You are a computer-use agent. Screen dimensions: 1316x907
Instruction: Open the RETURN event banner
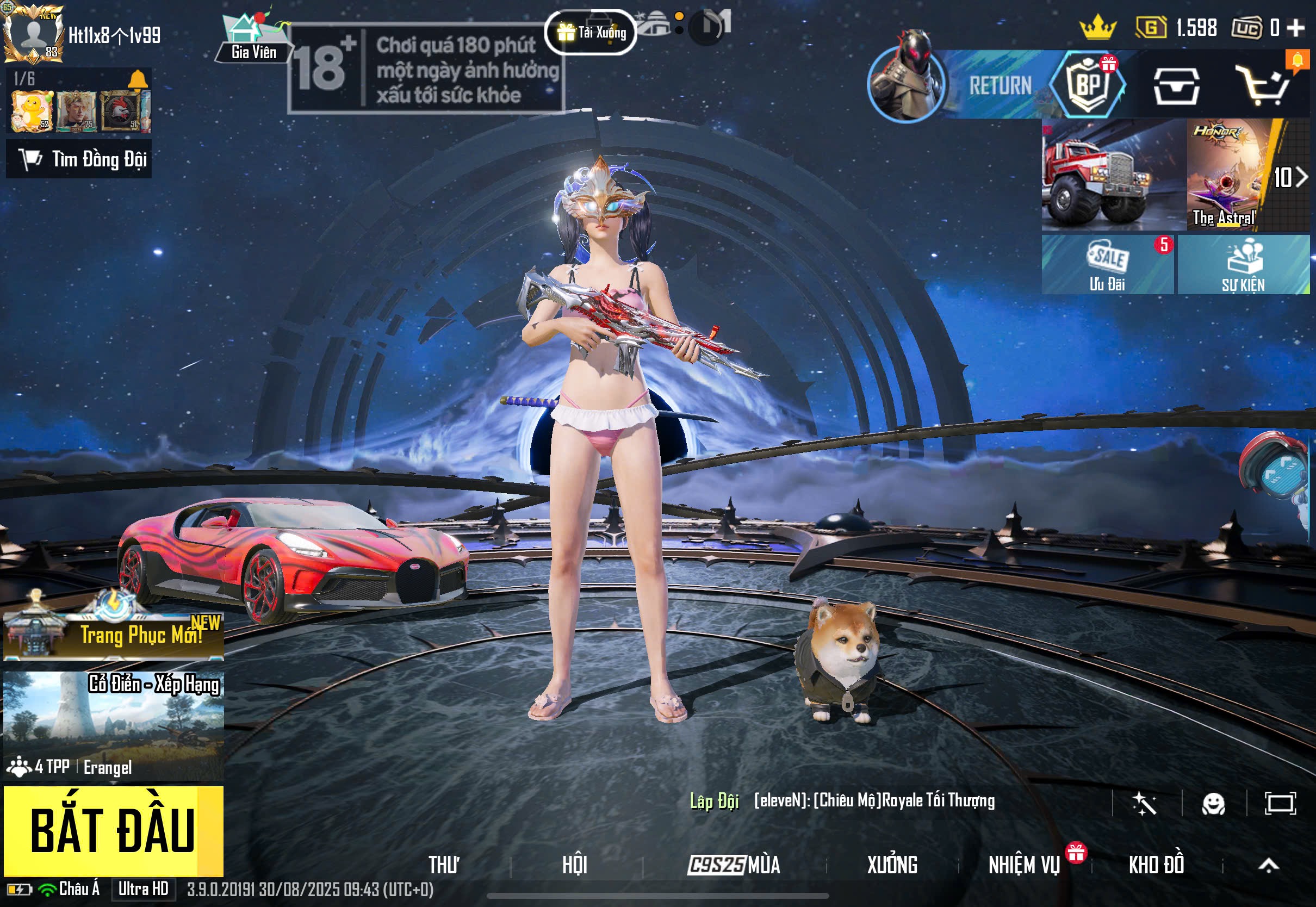click(999, 85)
